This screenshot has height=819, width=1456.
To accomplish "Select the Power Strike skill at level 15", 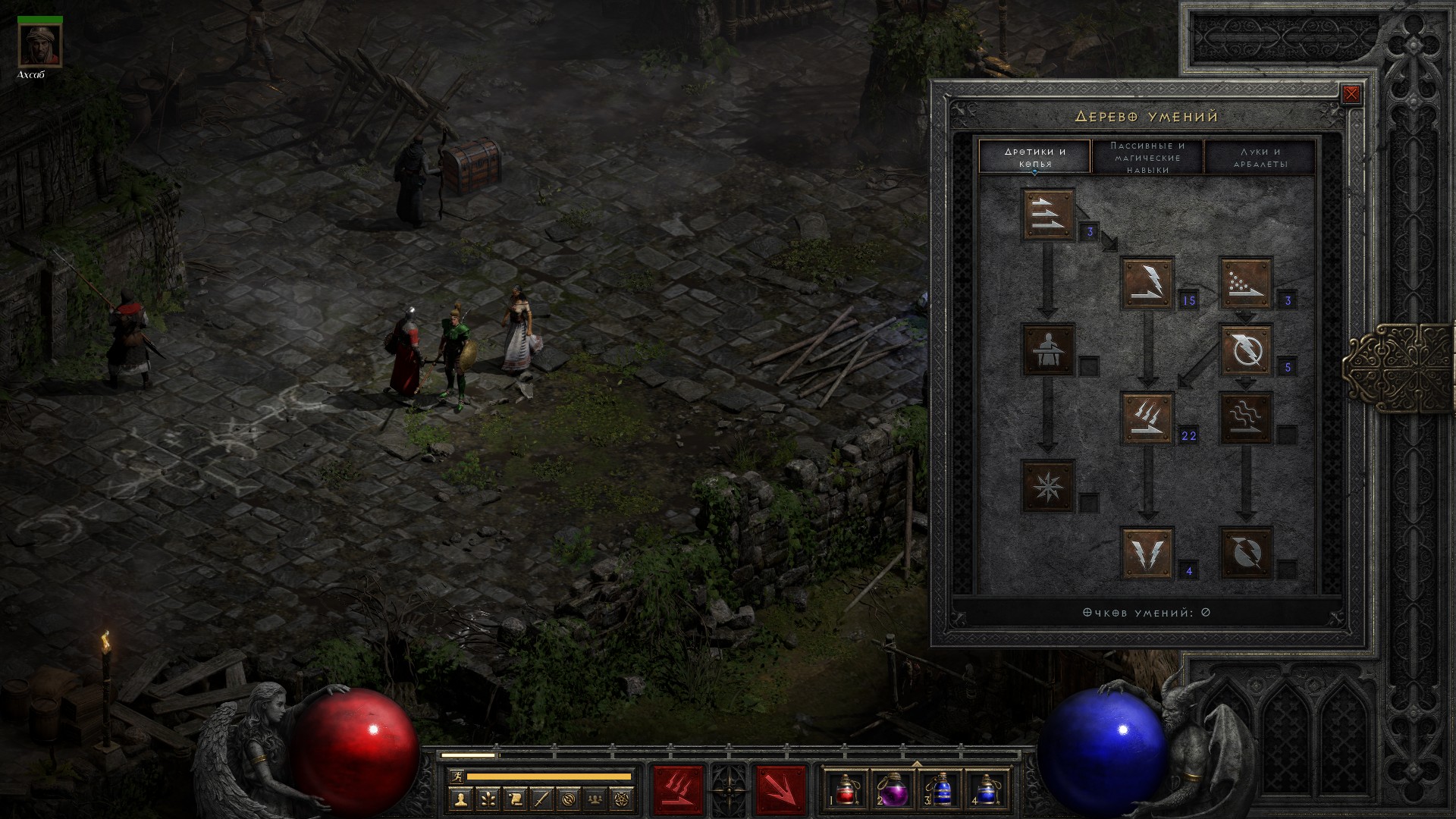I will (1147, 283).
